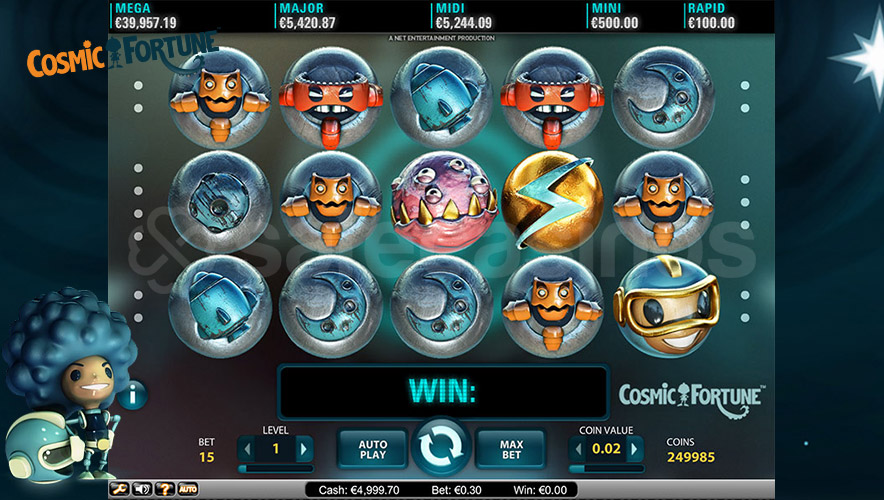Open the paytable info button
The height and width of the screenshot is (500, 884).
133,395
